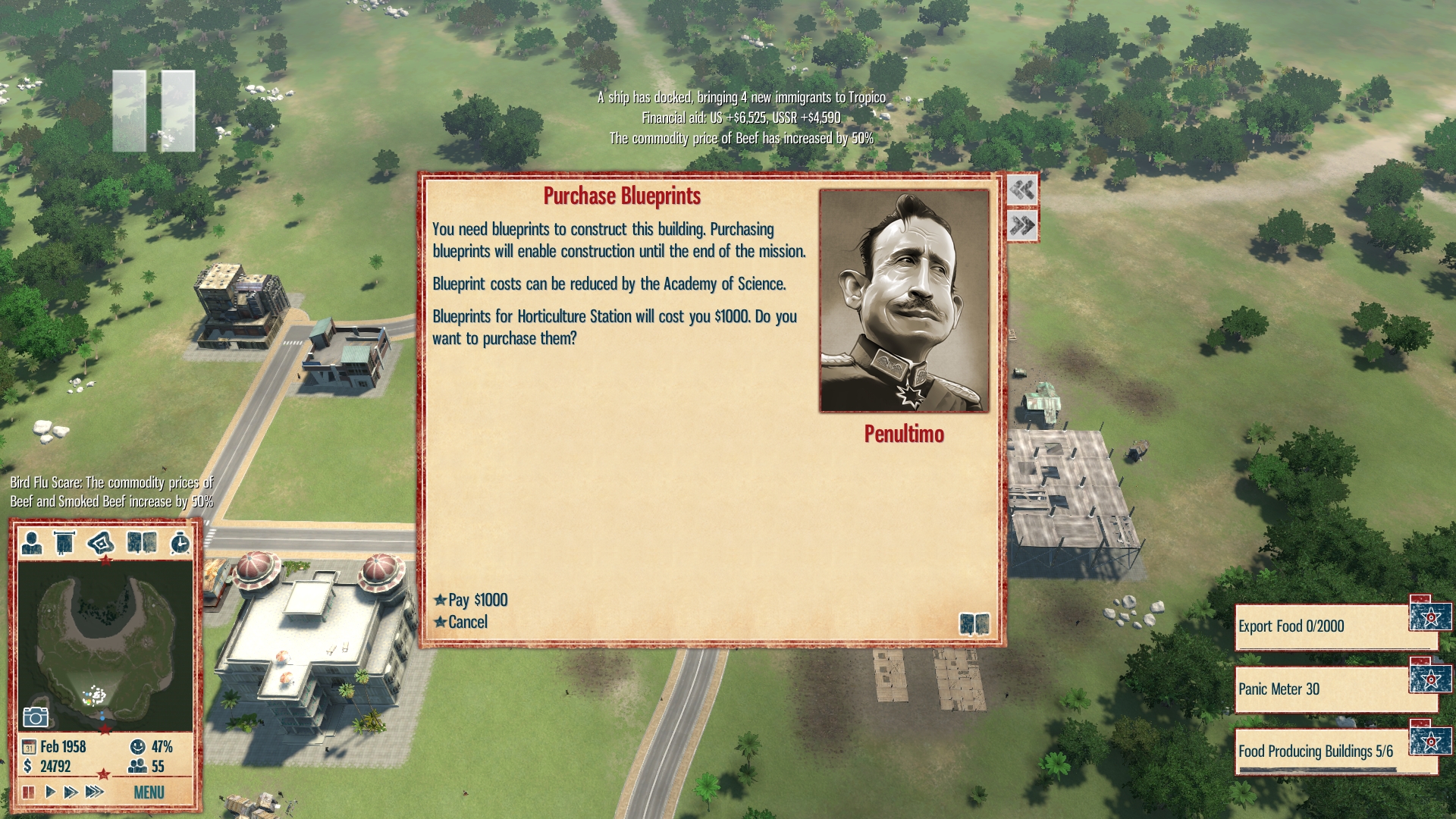Set game speed to double fast-forward
Image resolution: width=1456 pixels, height=819 pixels.
(x=71, y=792)
